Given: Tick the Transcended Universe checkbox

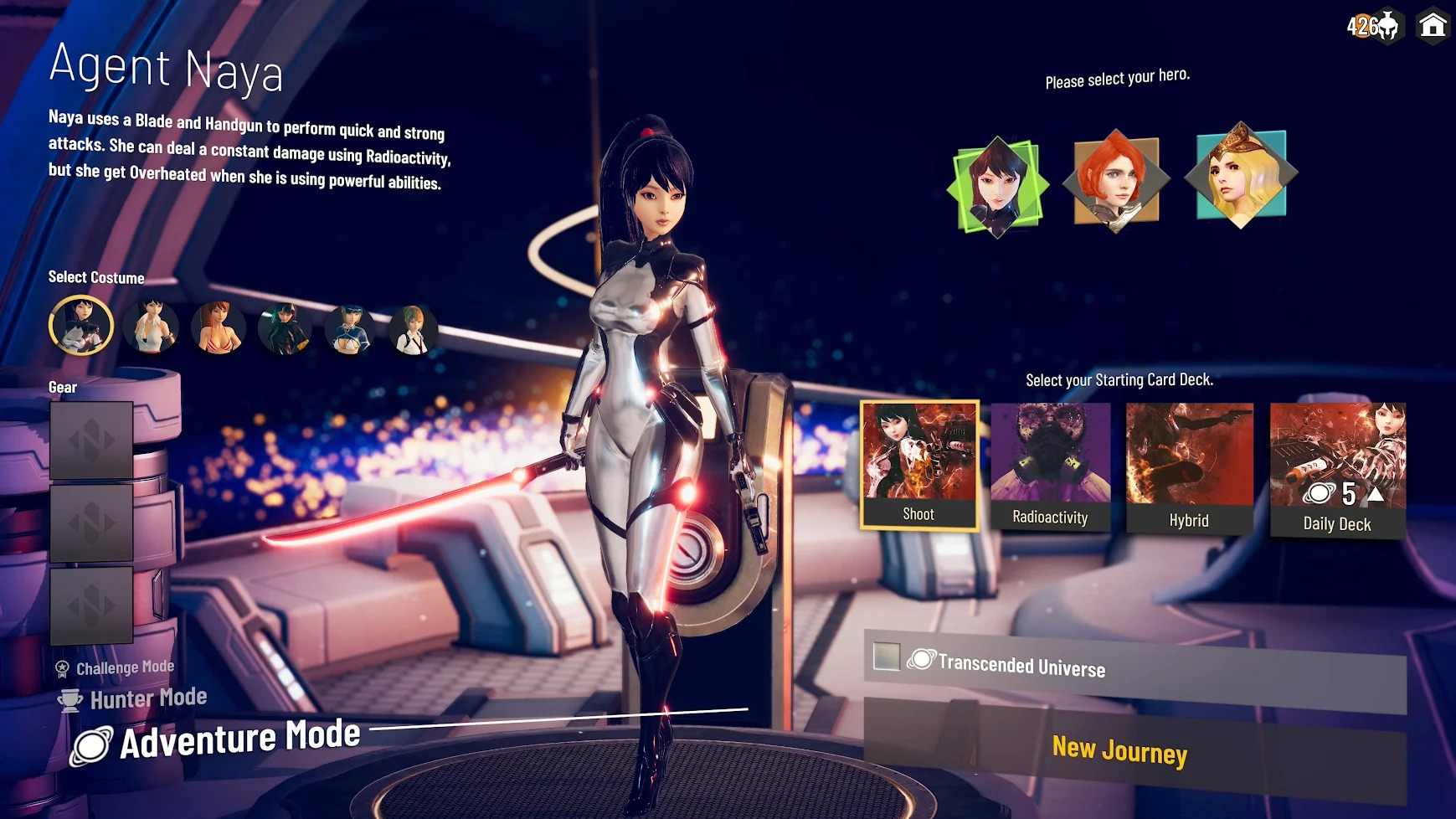Looking at the screenshot, I should 886,657.
